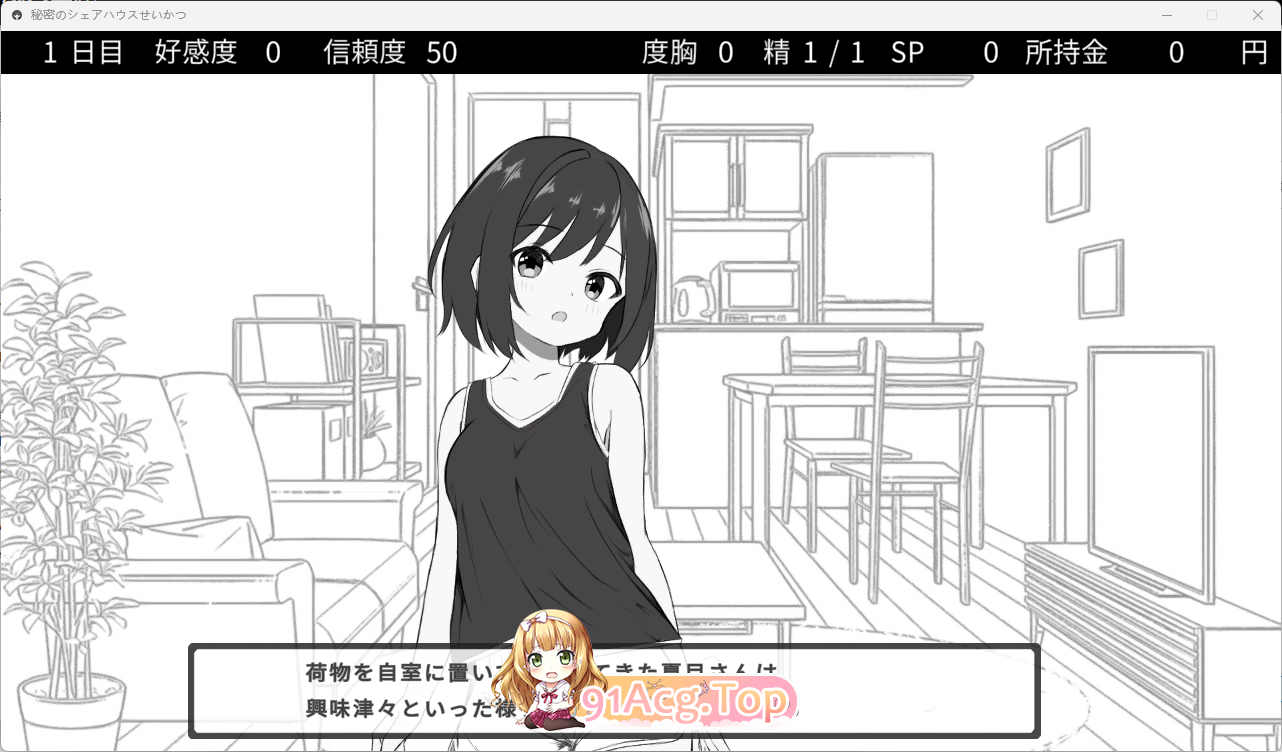This screenshot has width=1282, height=752.
Task: Click the 円 currency label
Action: coord(1253,52)
